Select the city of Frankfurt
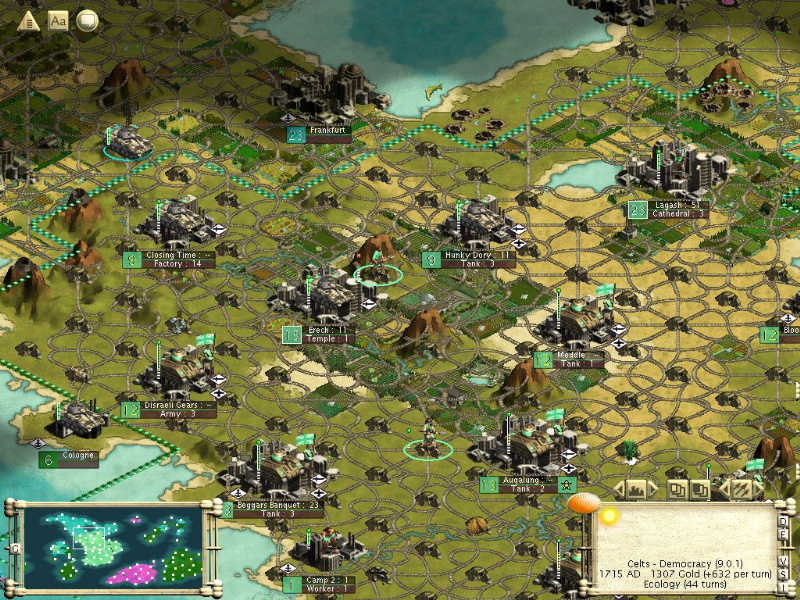Image resolution: width=800 pixels, height=600 pixels. click(327, 131)
